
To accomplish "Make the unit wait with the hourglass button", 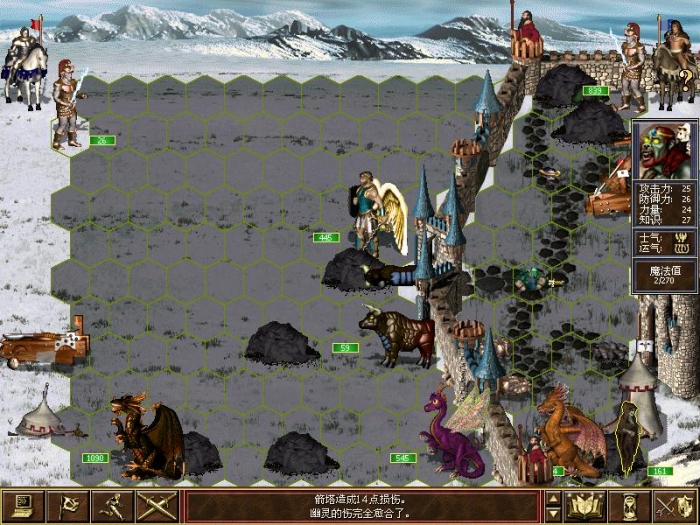I will [x=630, y=505].
